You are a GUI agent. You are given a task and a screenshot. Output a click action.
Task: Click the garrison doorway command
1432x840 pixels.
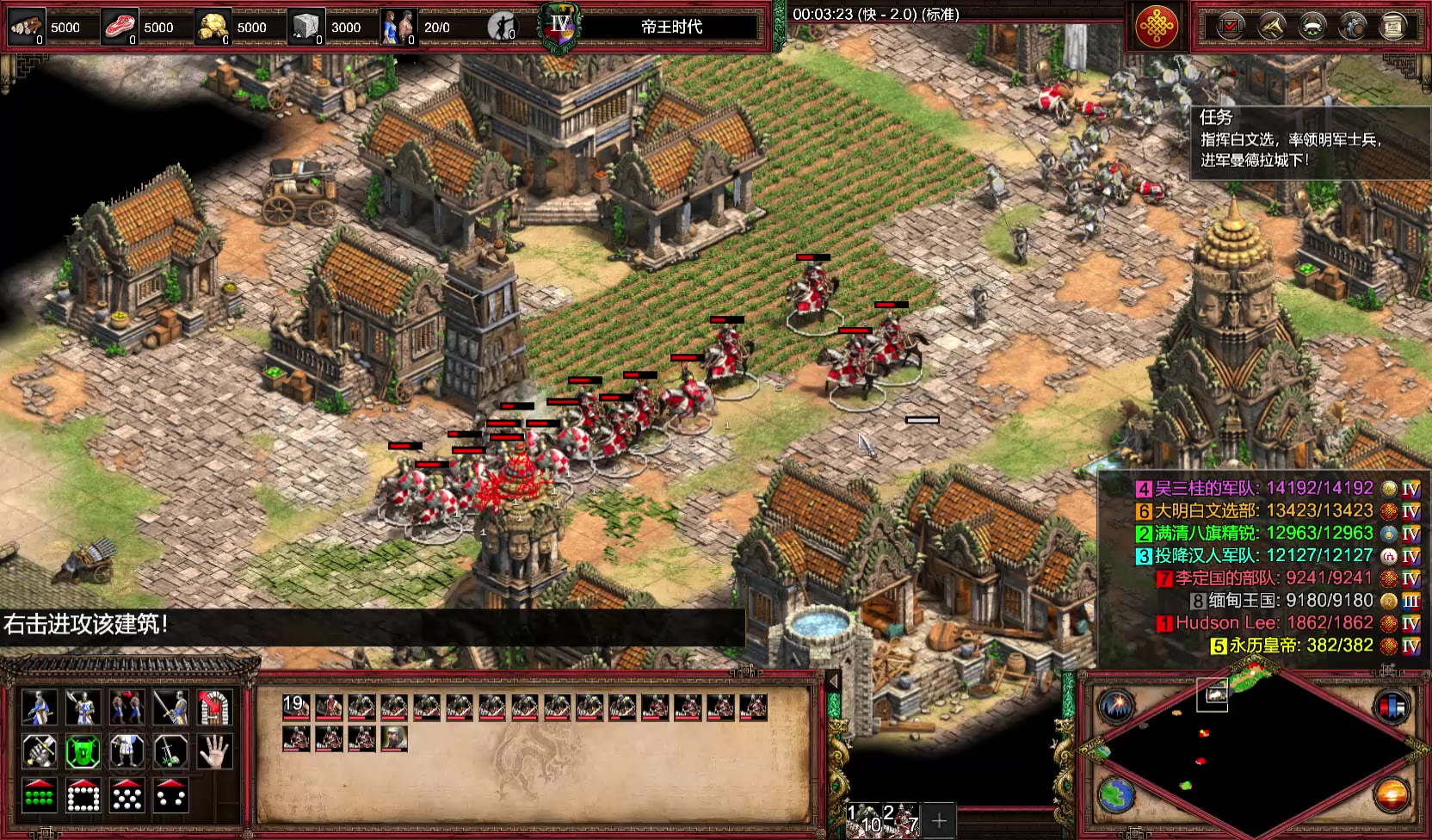214,707
